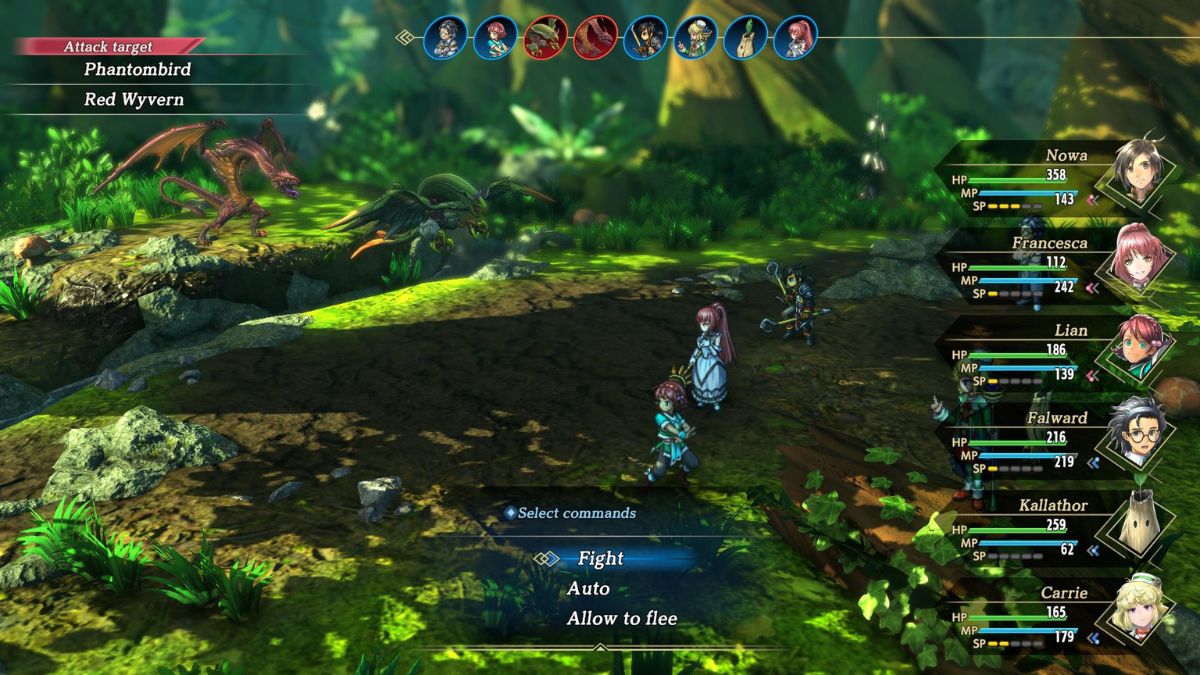Select Carrie's turn order portrait

(695, 37)
